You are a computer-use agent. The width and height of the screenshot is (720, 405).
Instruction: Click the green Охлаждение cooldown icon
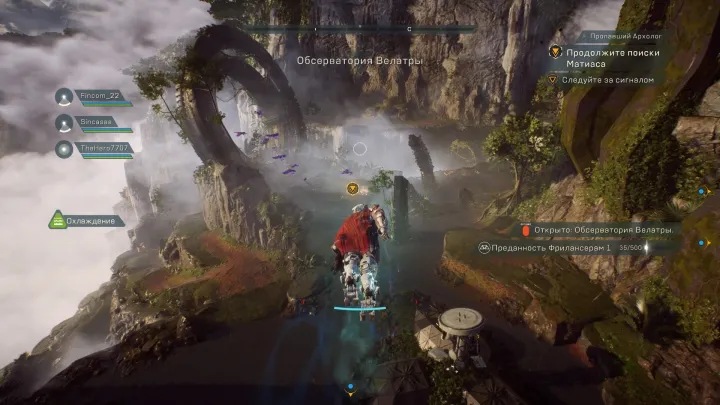(58, 220)
